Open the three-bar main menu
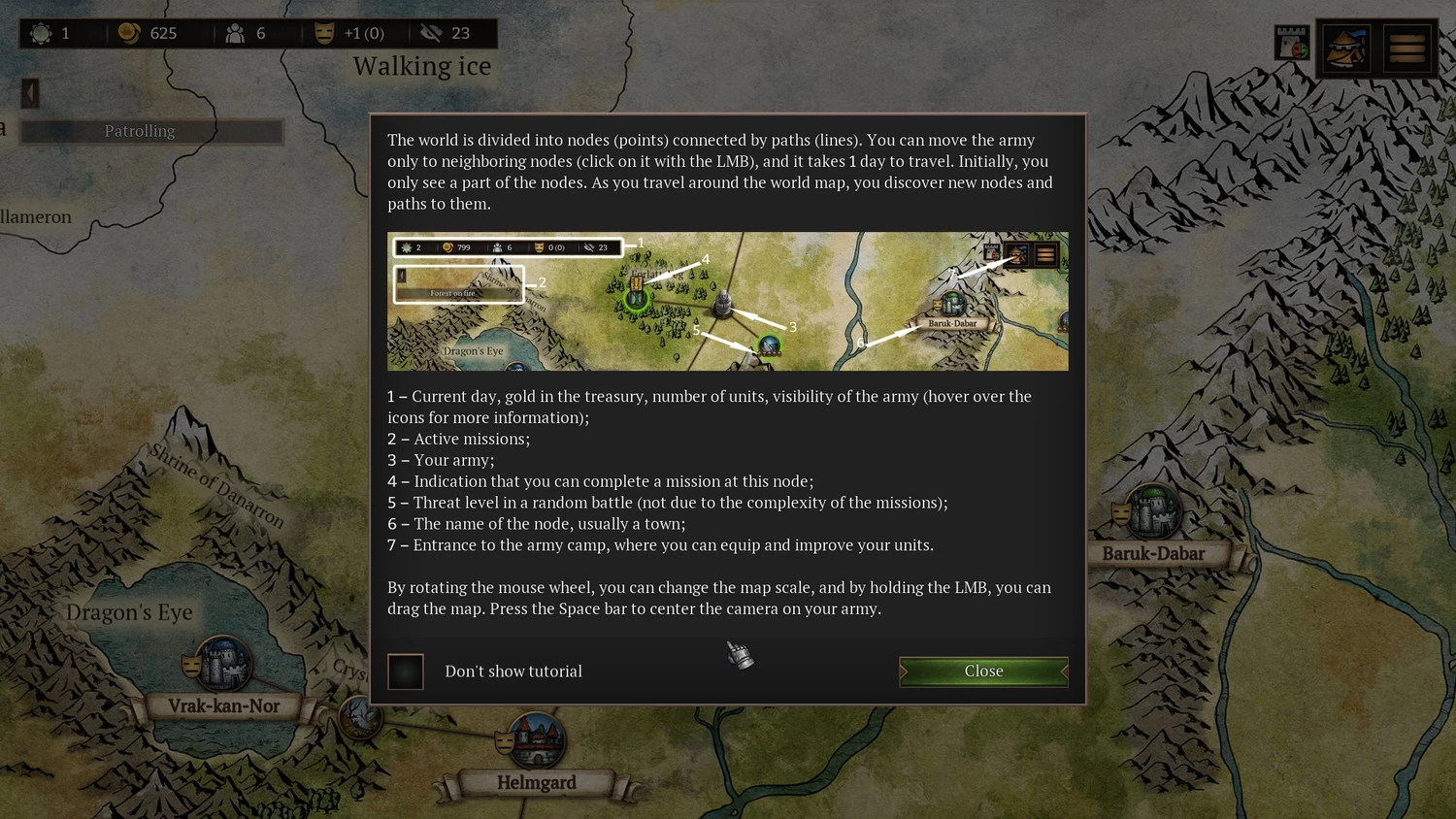 (x=1406, y=47)
